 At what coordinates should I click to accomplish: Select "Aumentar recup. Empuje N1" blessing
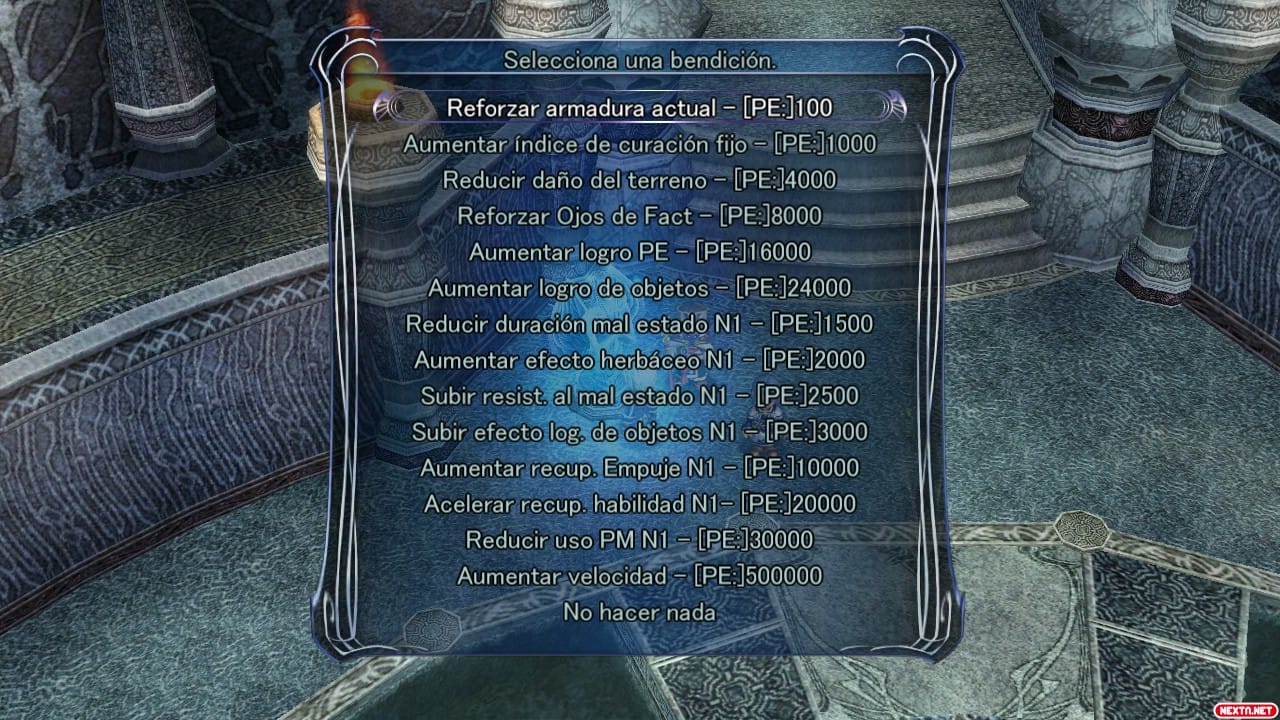[640, 468]
